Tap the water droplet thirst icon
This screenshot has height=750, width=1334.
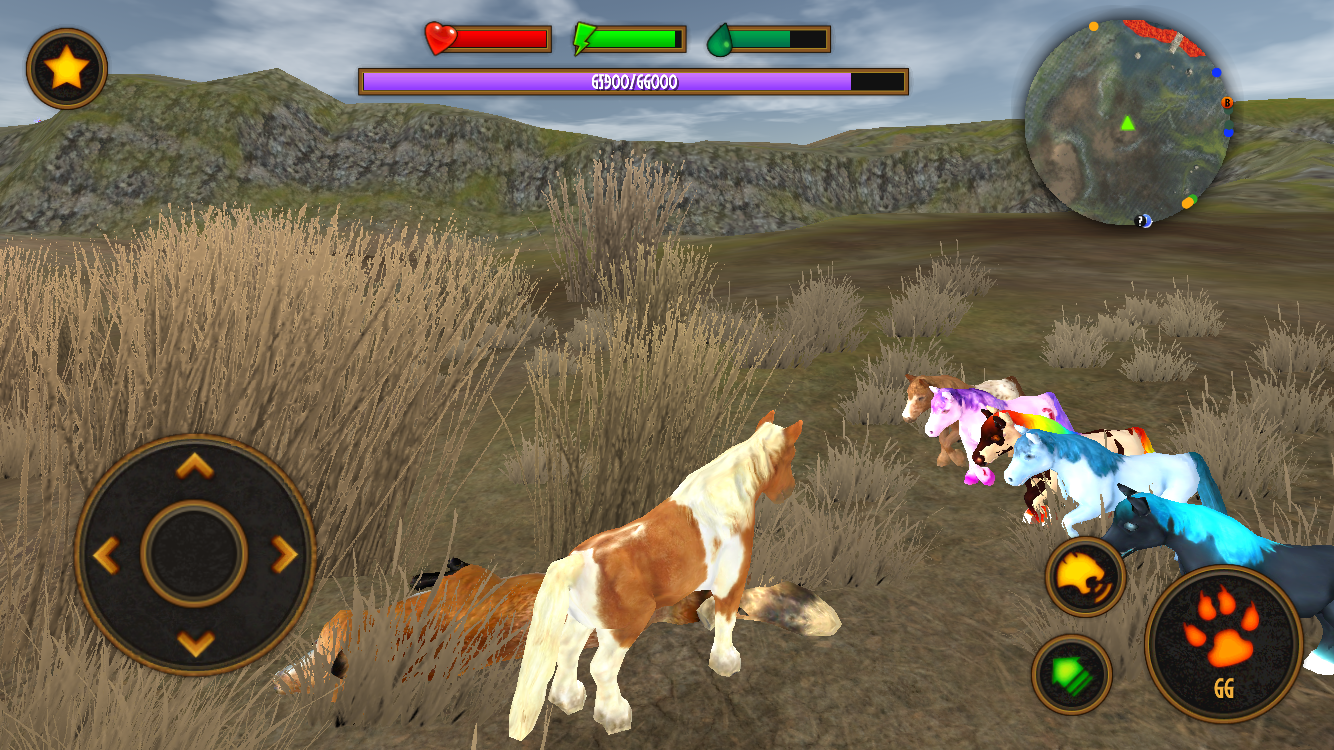pos(719,38)
